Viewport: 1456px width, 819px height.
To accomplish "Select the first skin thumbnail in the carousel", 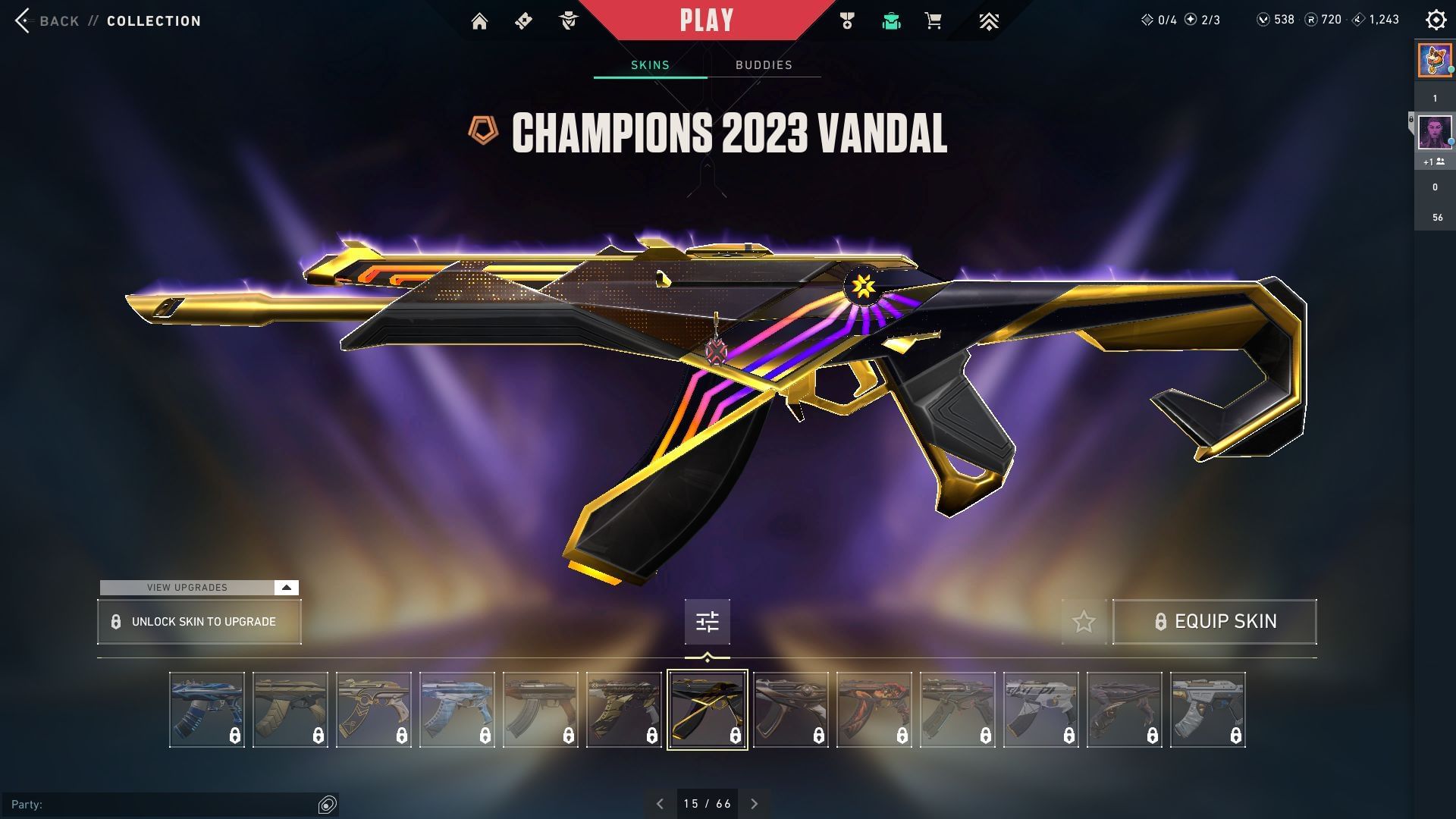I will coord(206,709).
